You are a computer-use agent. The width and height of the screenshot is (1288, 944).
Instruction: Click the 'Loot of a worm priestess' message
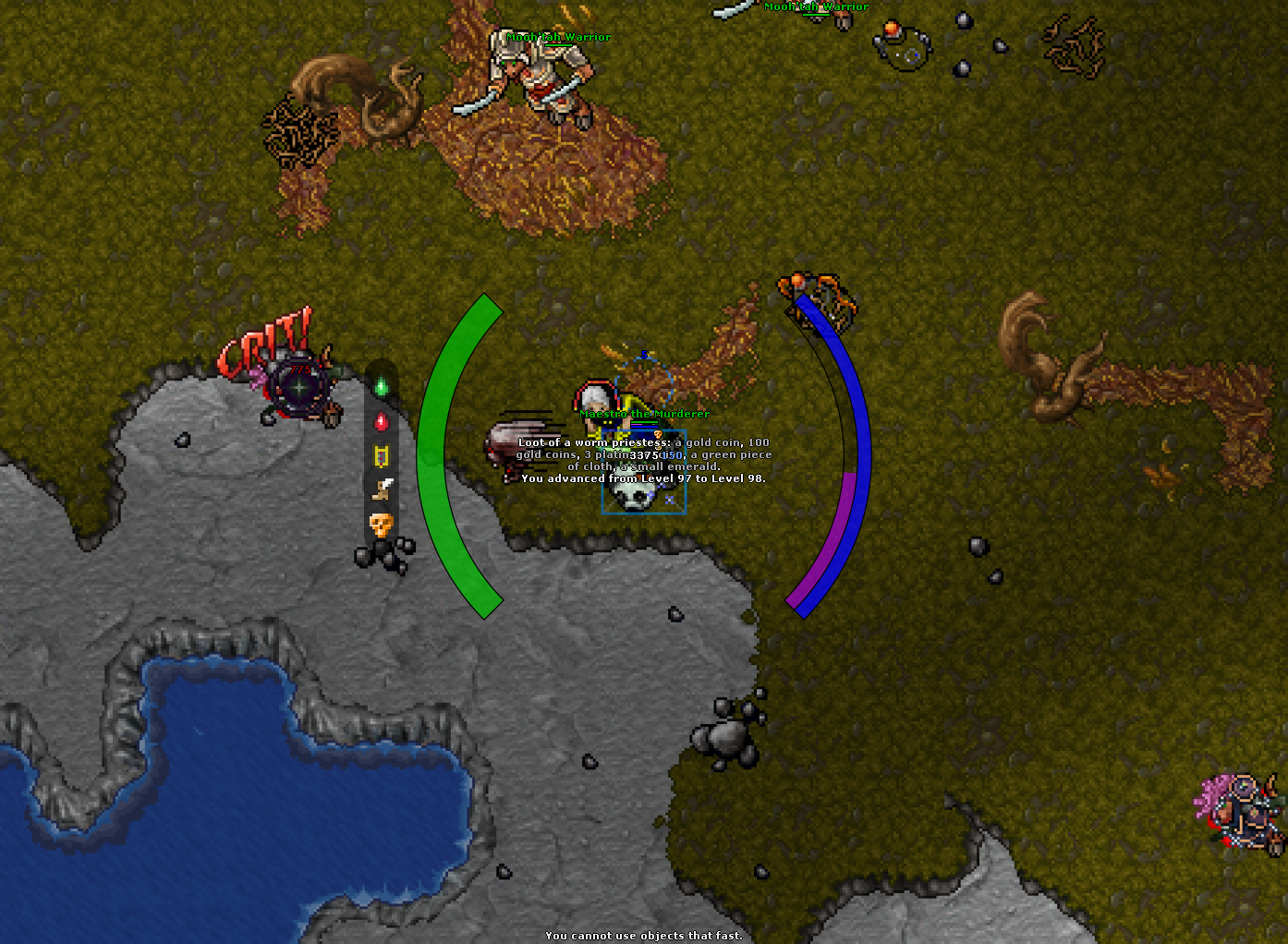[646, 443]
